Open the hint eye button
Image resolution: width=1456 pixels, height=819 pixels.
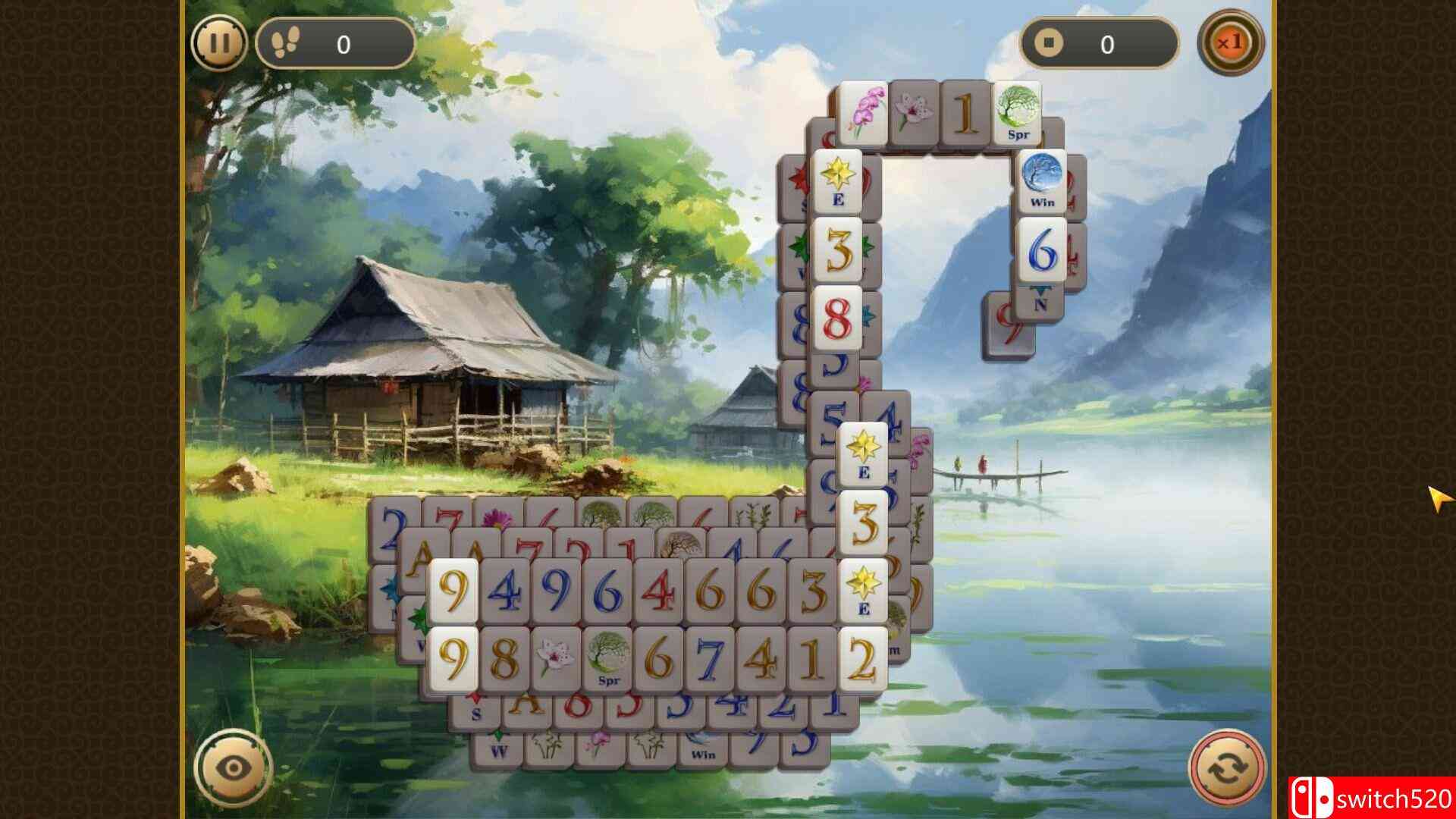pos(231,767)
